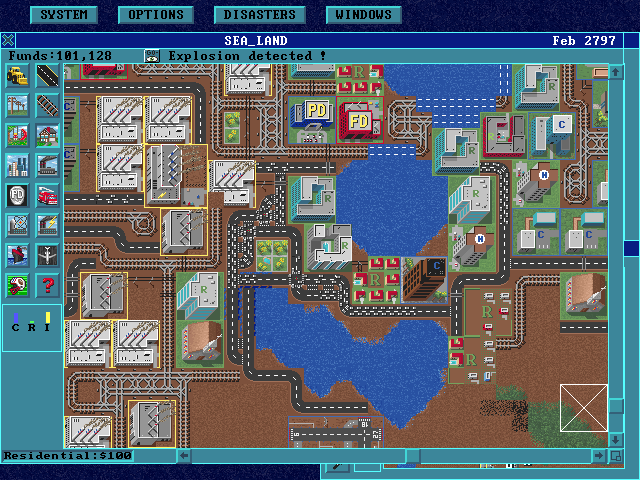The width and height of the screenshot is (640, 480).
Task: Click the red question mark query tool
Action: 47,286
